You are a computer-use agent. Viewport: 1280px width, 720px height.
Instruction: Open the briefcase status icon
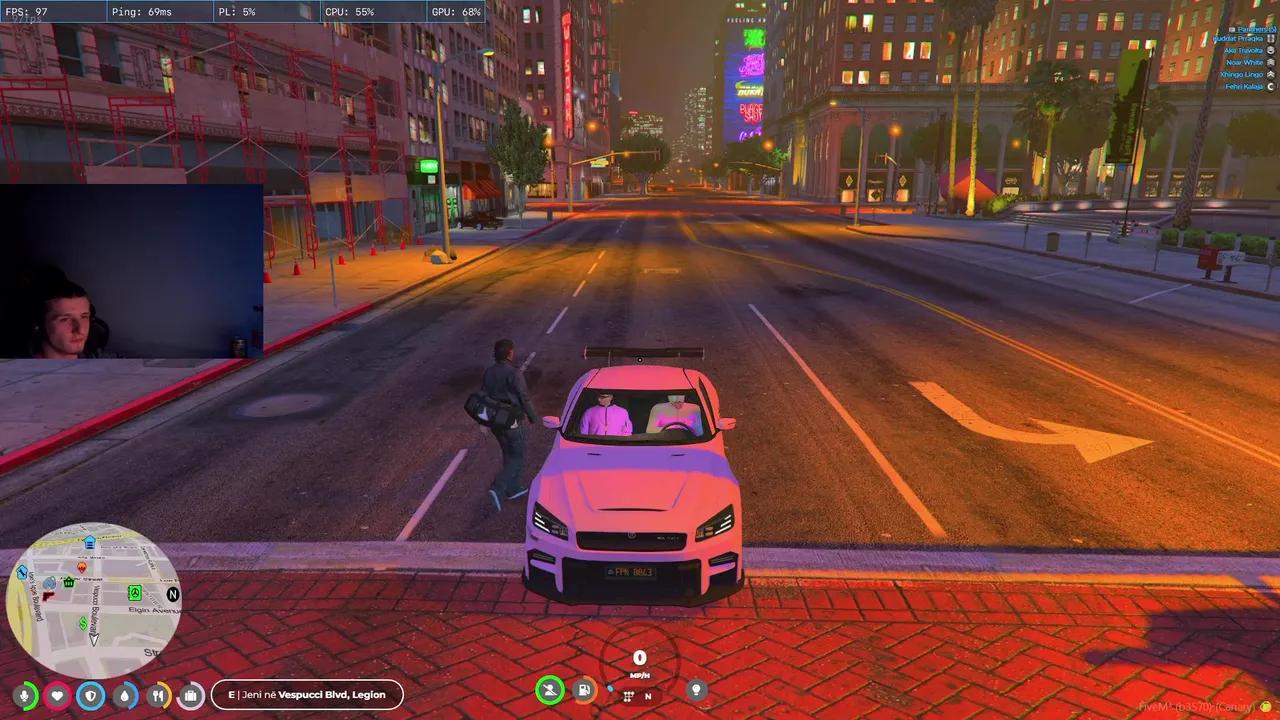click(191, 695)
